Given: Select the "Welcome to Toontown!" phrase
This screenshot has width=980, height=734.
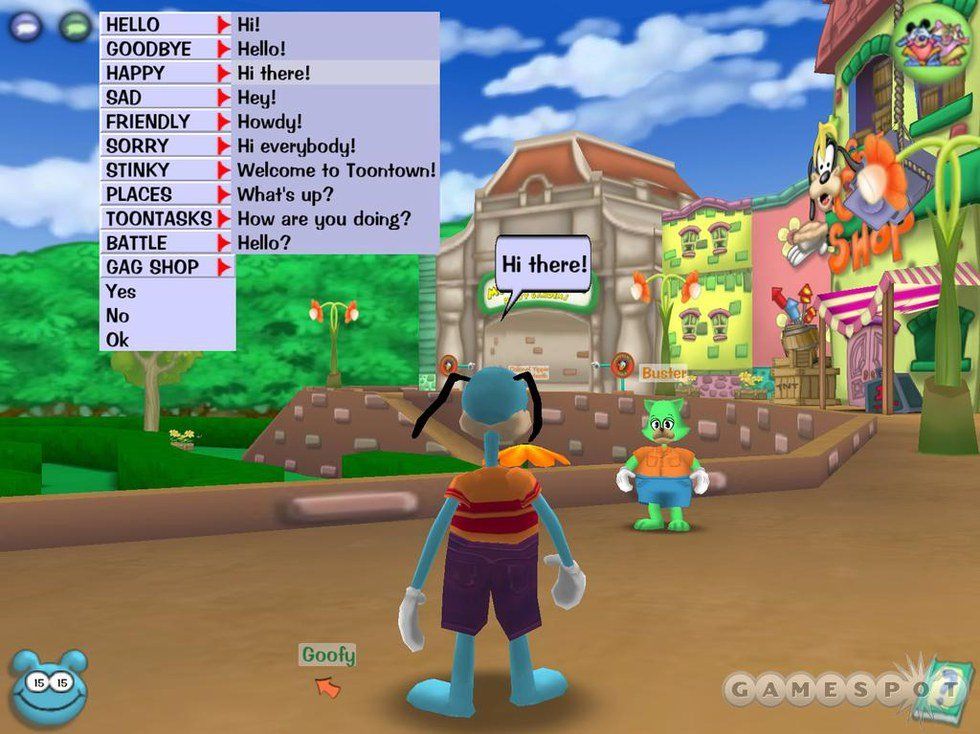Looking at the screenshot, I should (335, 170).
